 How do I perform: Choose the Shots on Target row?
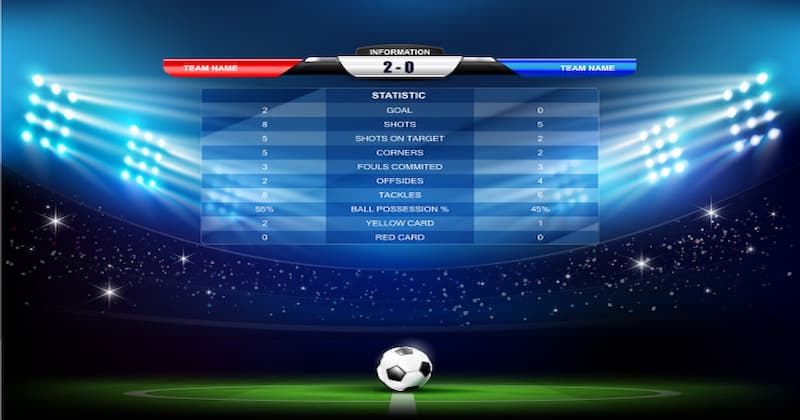pyautogui.click(x=399, y=138)
